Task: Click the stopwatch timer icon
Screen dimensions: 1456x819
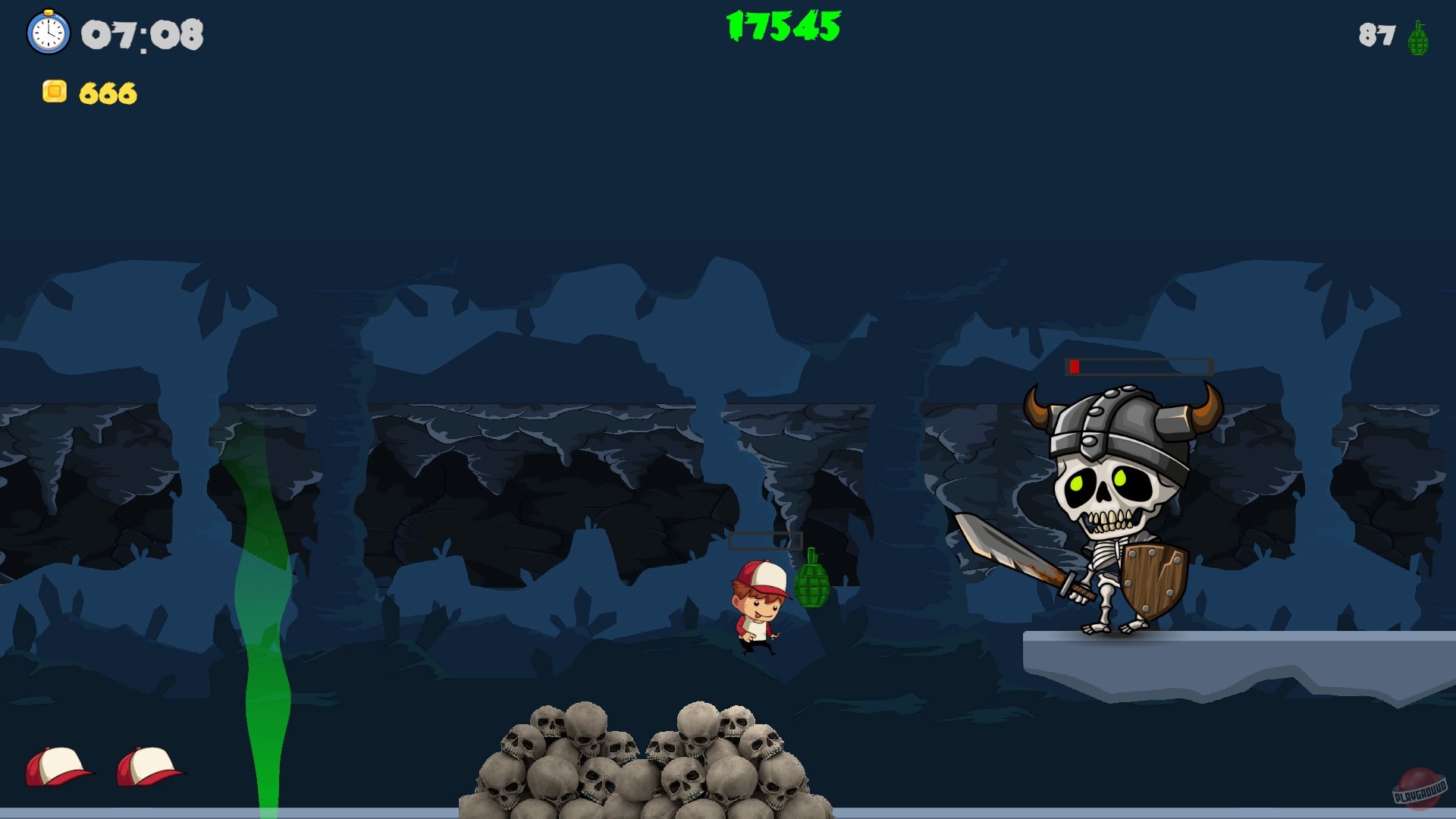Action: (x=48, y=33)
